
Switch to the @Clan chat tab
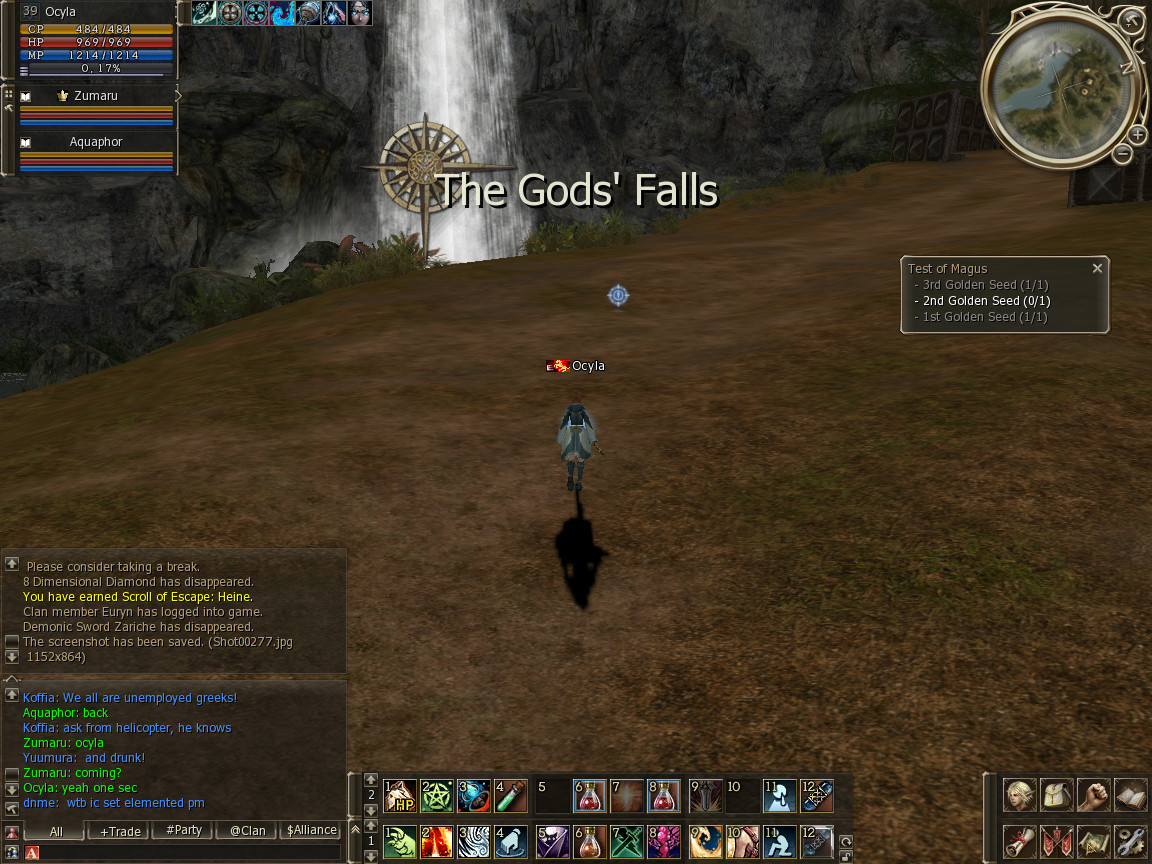[247, 831]
